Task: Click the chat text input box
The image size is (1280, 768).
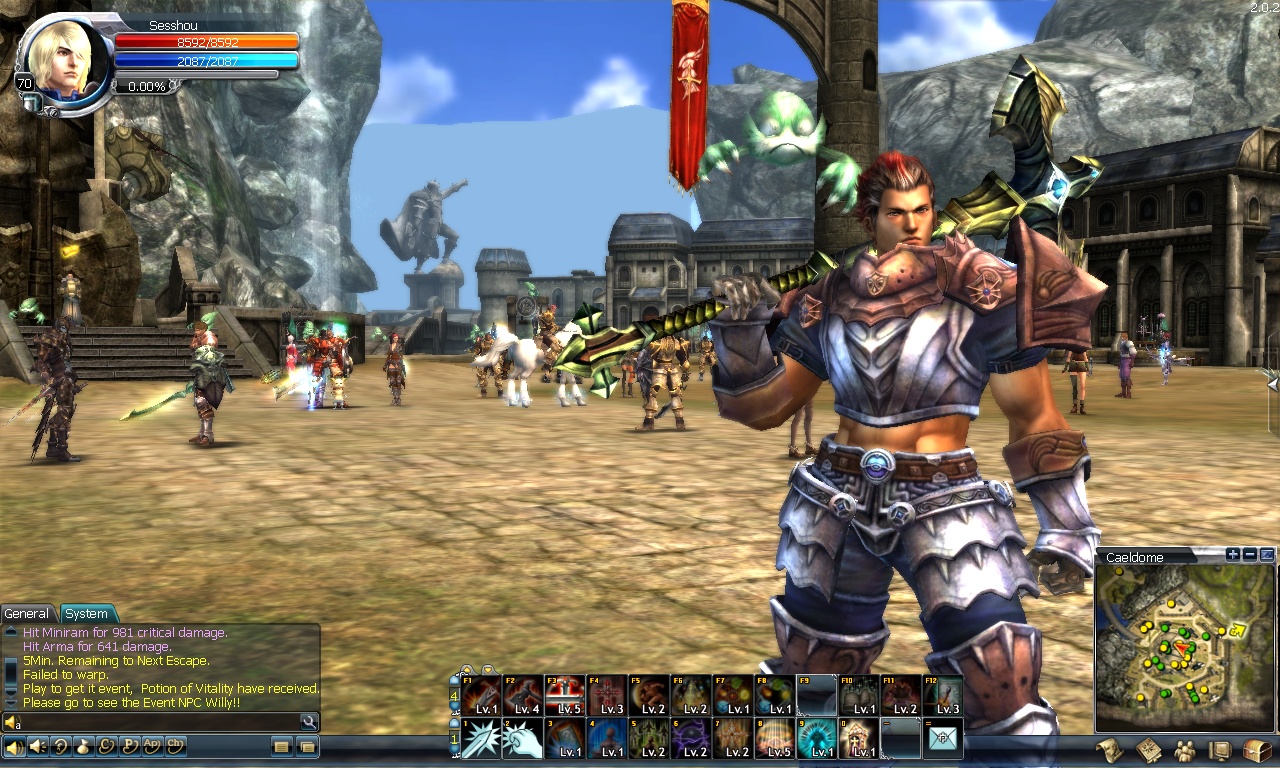Action: pos(160,721)
